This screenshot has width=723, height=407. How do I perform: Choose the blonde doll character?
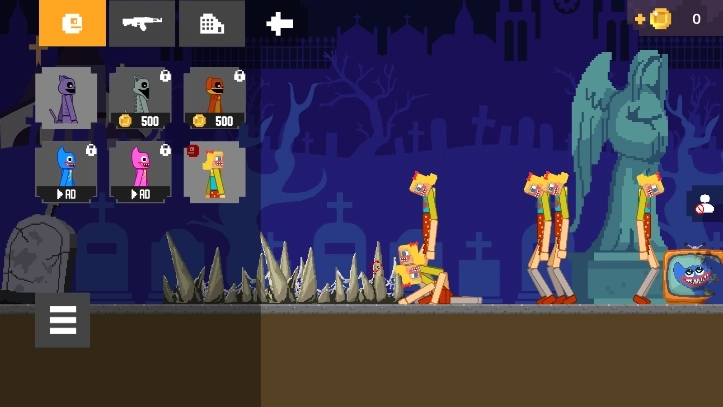tap(214, 171)
